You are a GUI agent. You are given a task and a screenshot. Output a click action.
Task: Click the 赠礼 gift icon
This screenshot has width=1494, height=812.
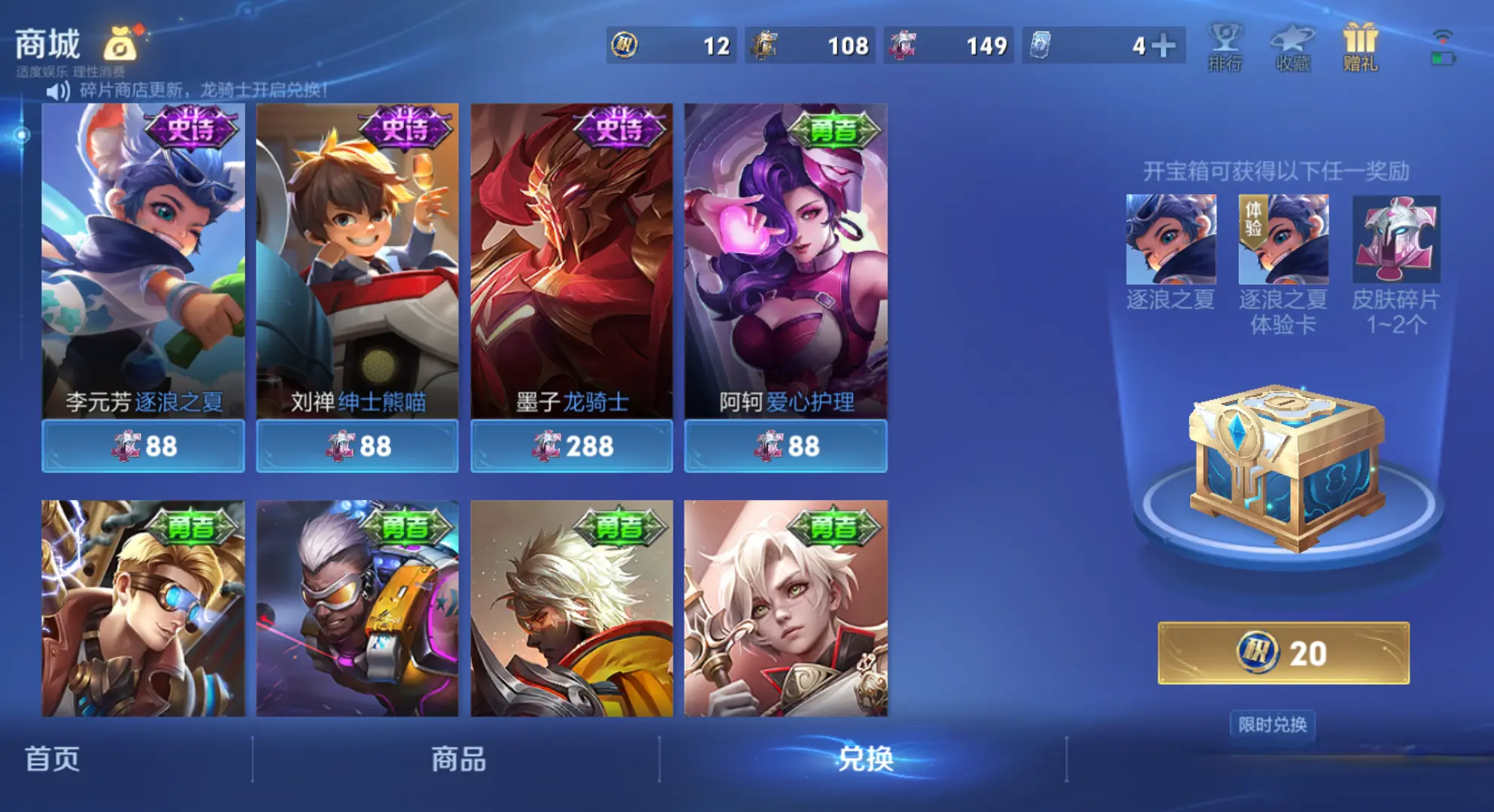coord(1360,47)
